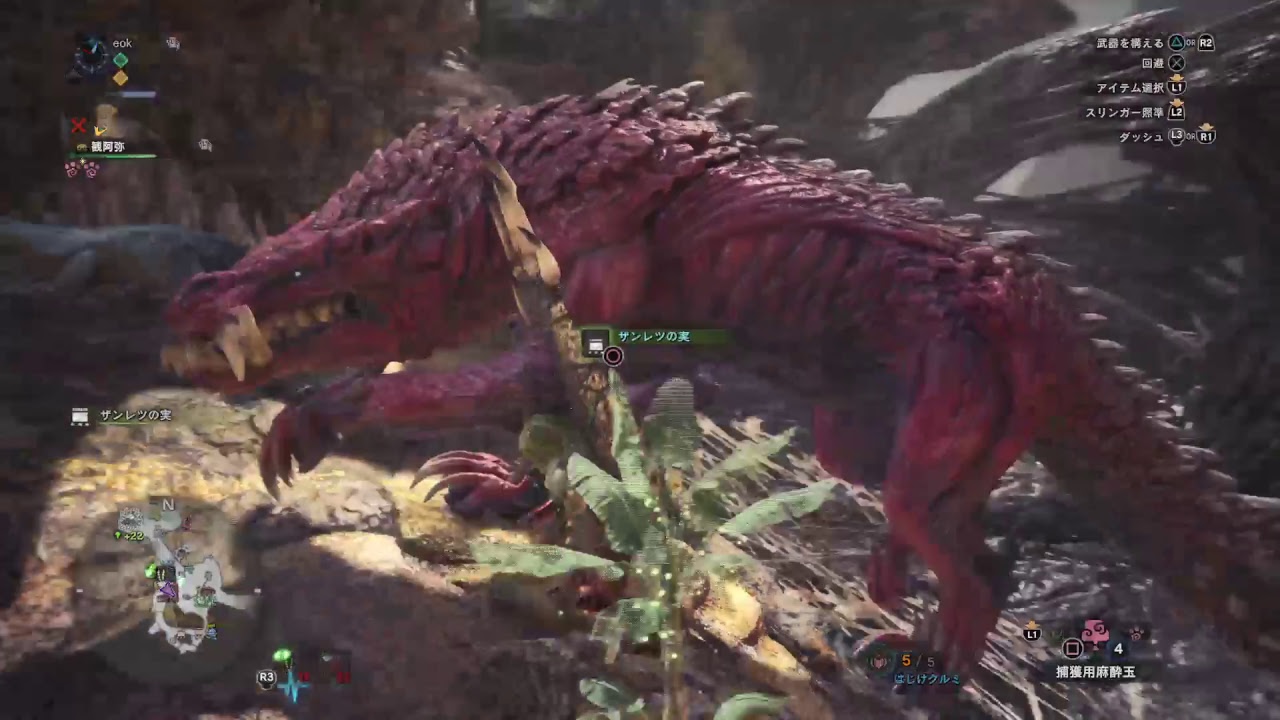
Task: Click the Palico head icon next to 観阿弥
Action: (x=81, y=147)
